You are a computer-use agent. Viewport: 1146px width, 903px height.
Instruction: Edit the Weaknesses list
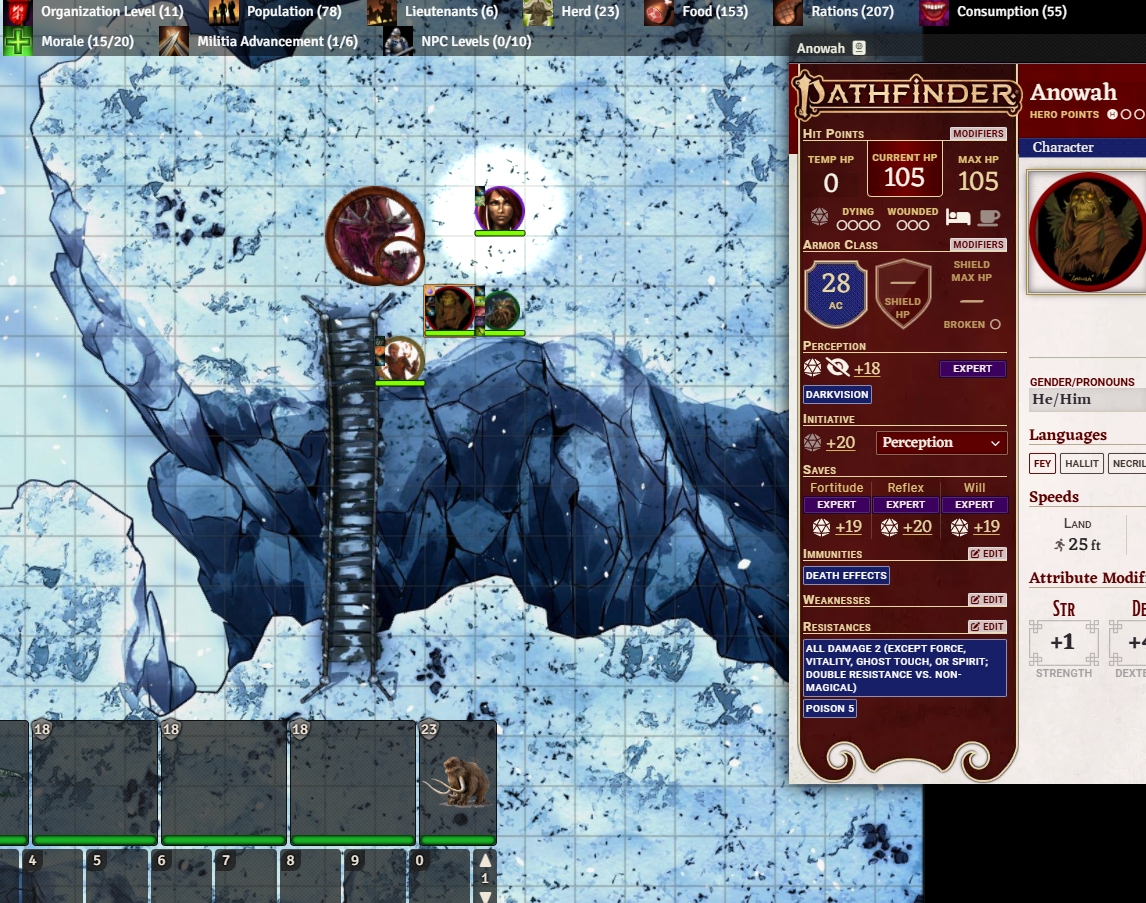coord(987,600)
